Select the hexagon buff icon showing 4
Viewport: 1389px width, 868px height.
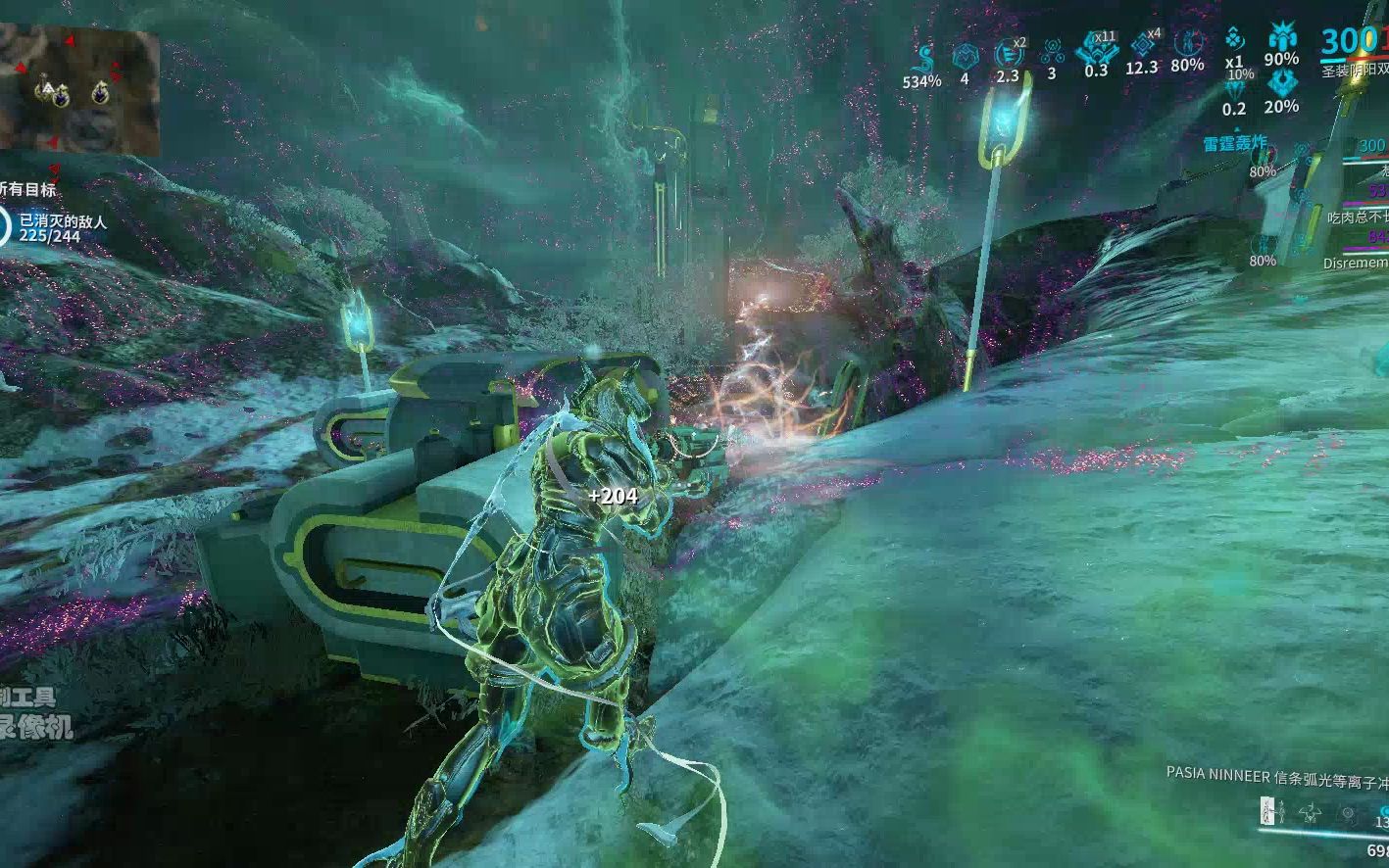[965, 56]
